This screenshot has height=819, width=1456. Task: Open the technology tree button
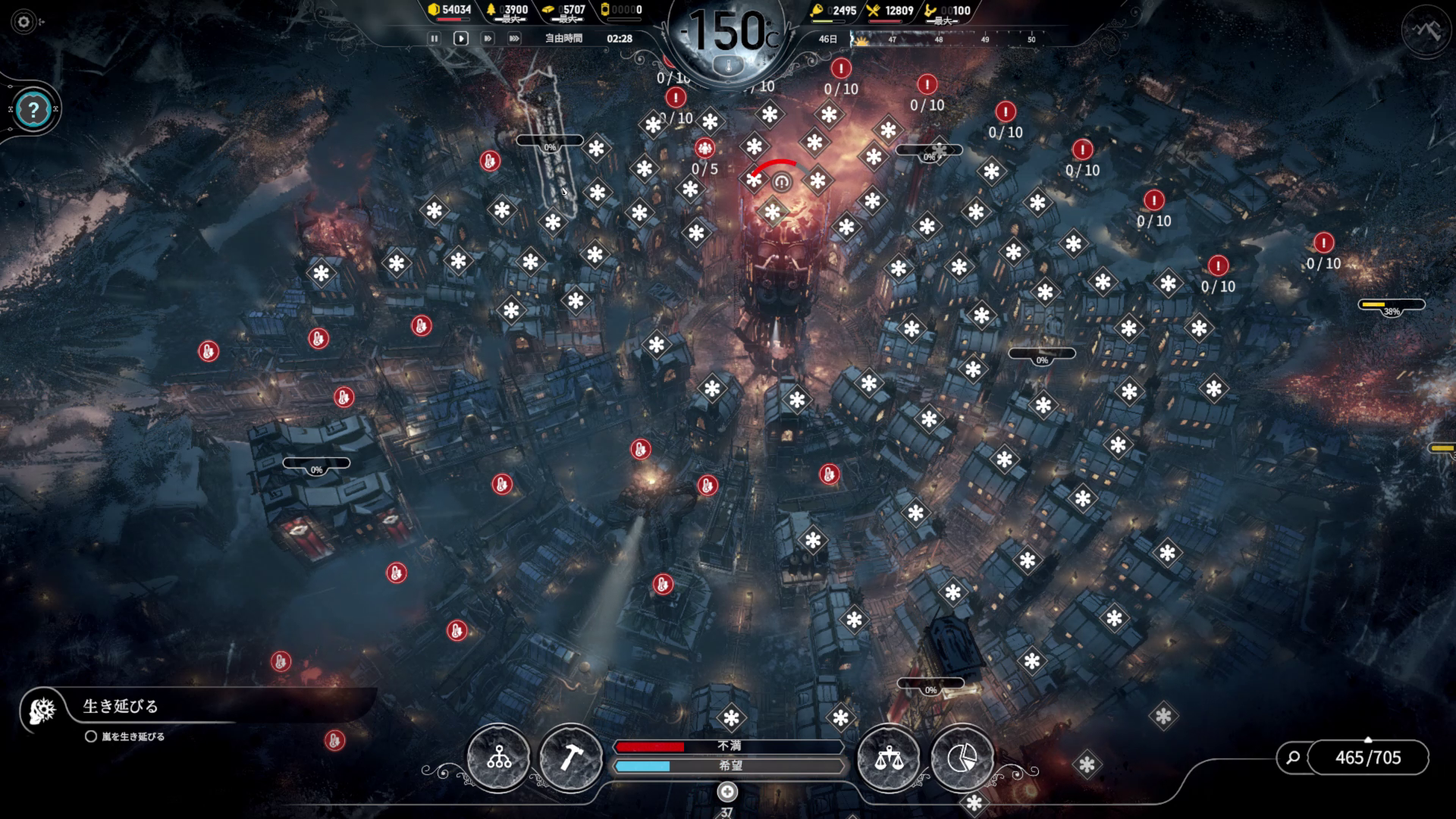(498, 757)
